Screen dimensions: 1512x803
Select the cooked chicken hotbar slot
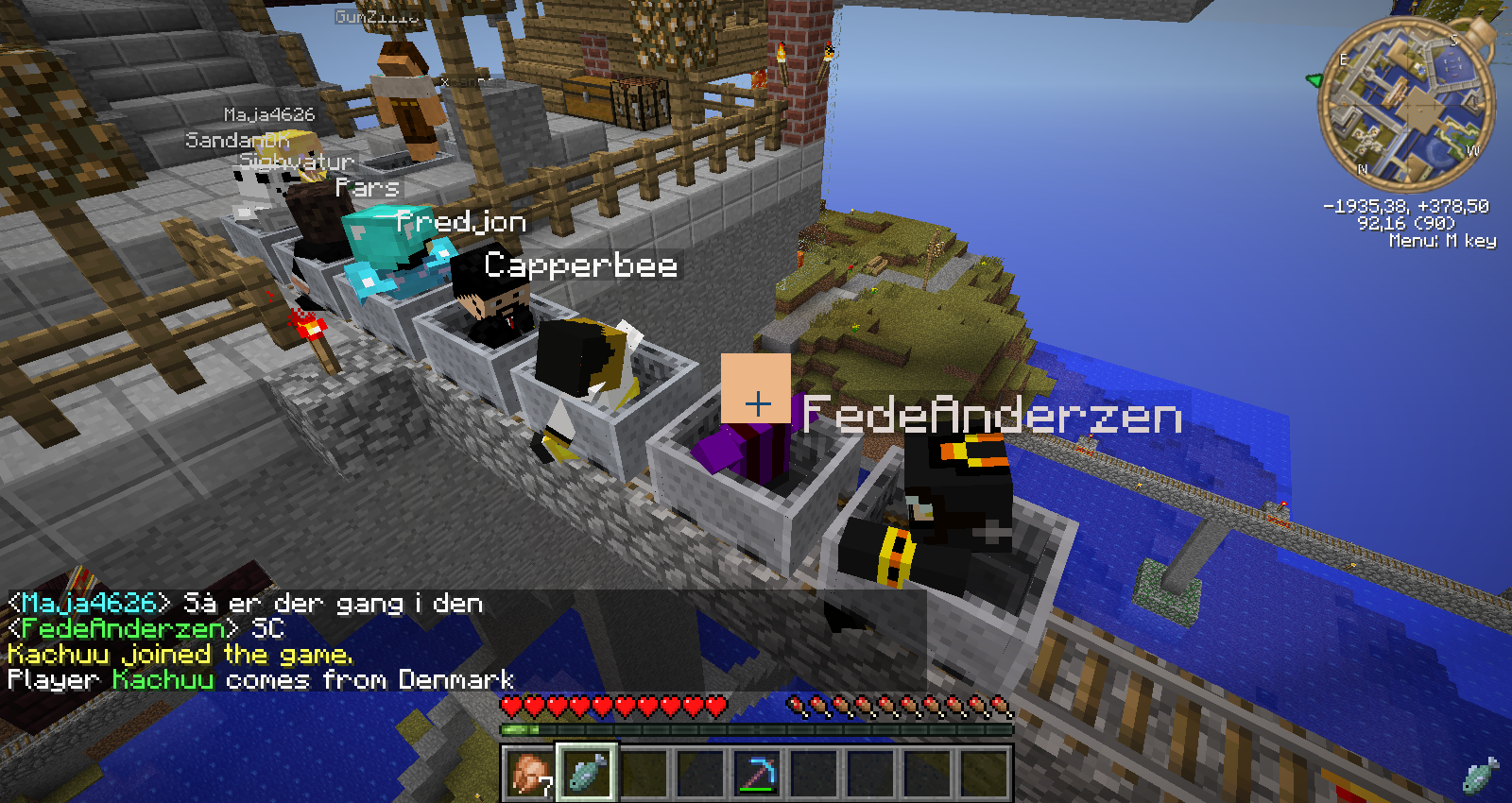click(x=529, y=773)
